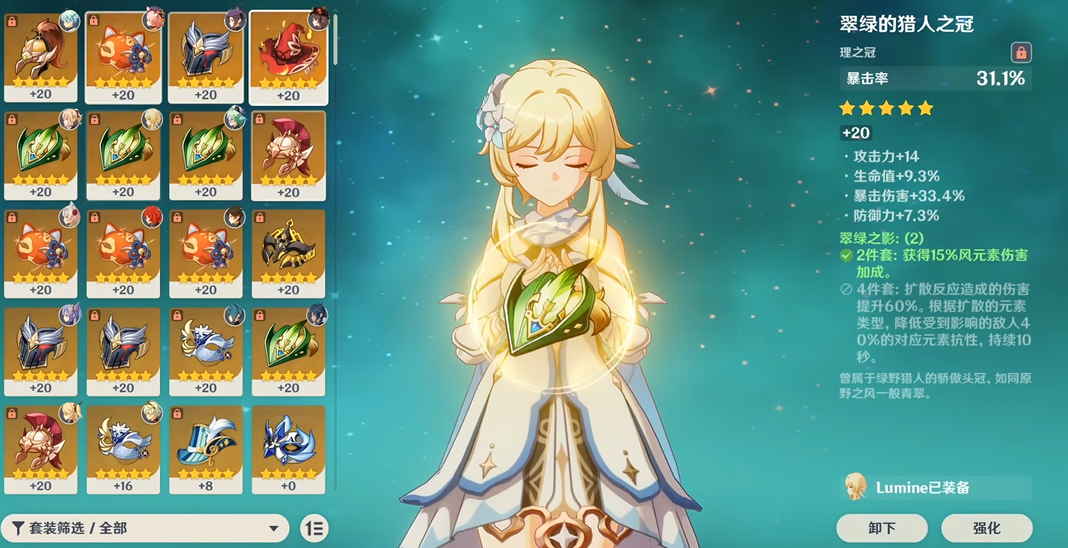Enhance artifact with the 强化 button
The width and height of the screenshot is (1068, 548).
point(986,528)
